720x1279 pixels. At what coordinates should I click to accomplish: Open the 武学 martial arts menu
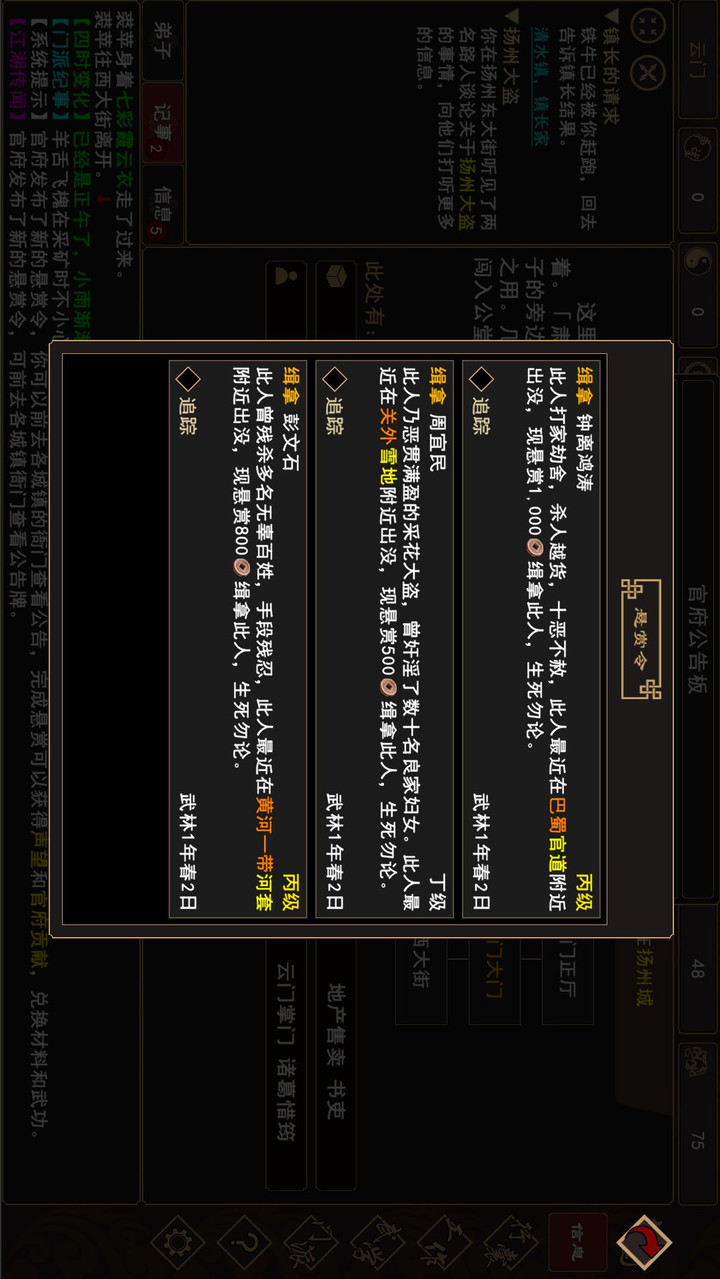[378, 1242]
